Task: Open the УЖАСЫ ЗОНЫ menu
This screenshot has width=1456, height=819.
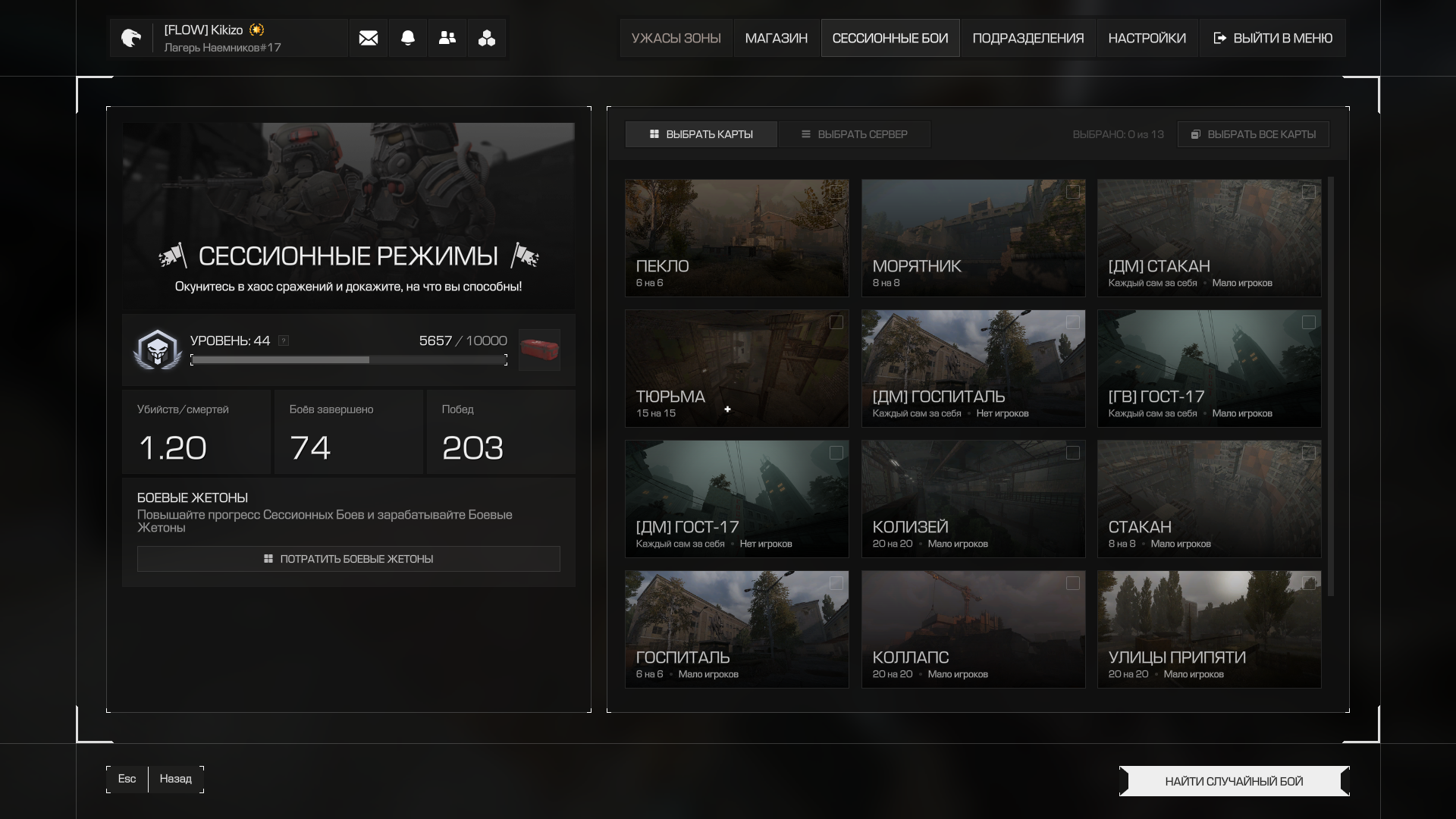Action: [x=676, y=38]
